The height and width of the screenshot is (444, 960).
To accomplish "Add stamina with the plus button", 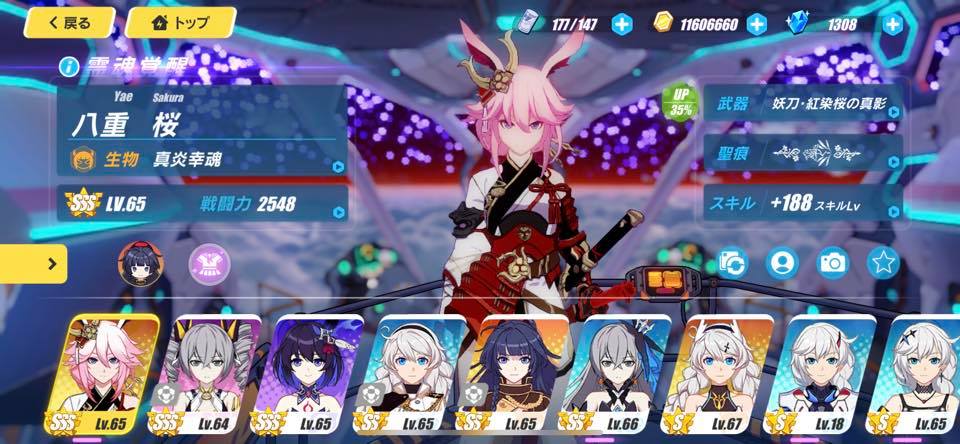I will (622, 24).
